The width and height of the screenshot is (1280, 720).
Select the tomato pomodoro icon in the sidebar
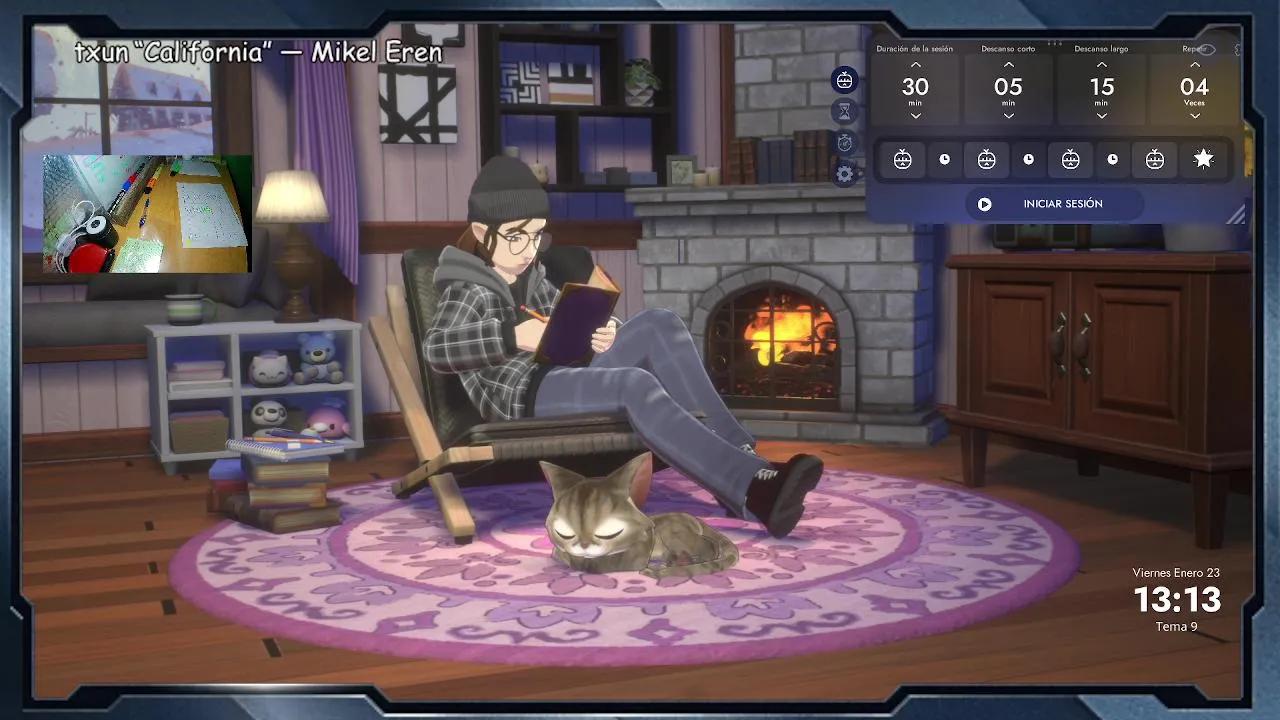tap(843, 80)
